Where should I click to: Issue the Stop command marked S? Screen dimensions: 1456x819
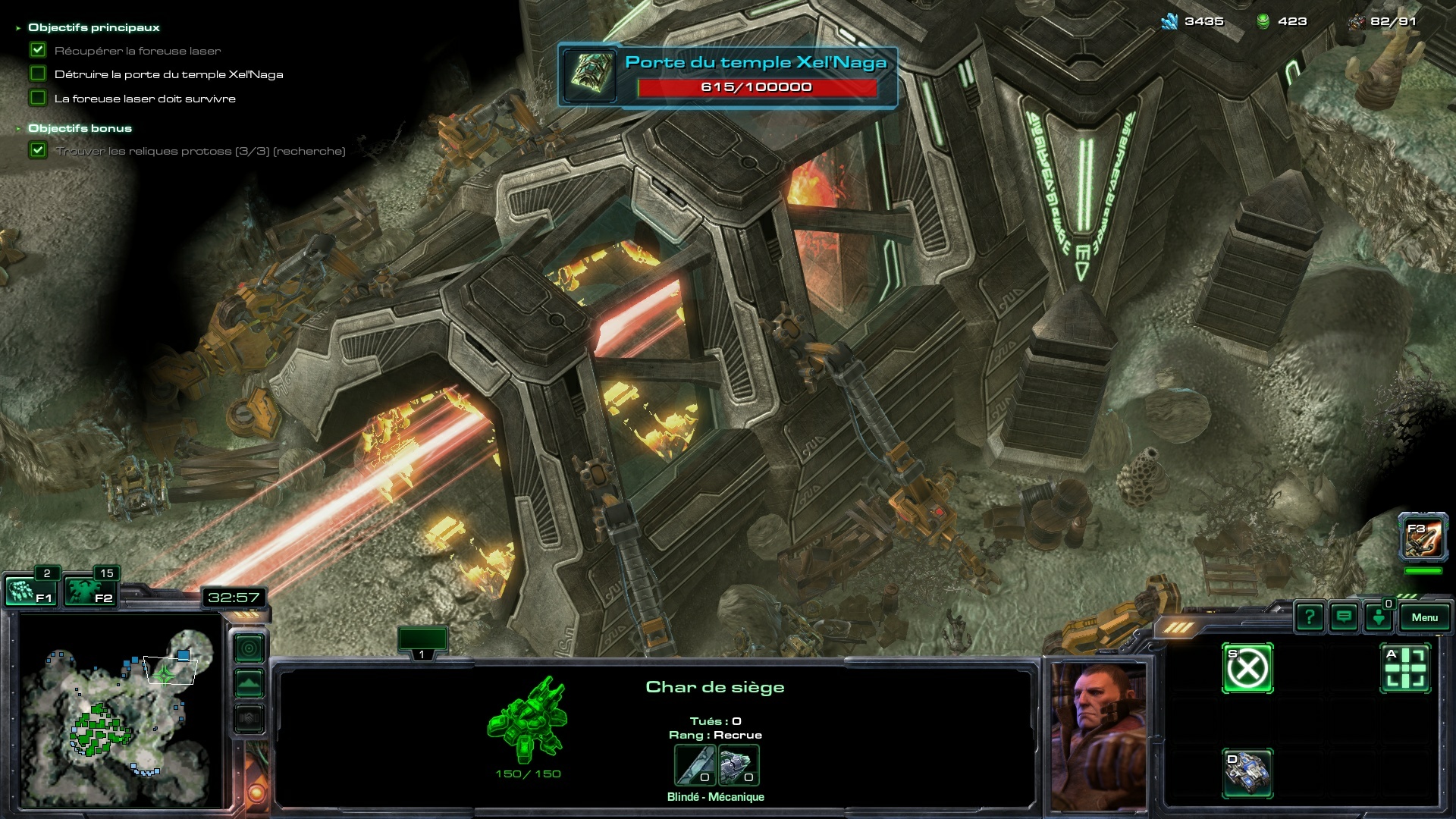pos(1247,669)
